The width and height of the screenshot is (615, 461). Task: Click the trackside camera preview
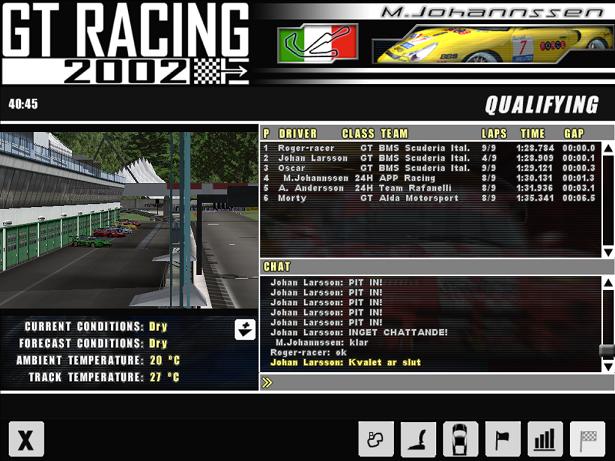129,220
